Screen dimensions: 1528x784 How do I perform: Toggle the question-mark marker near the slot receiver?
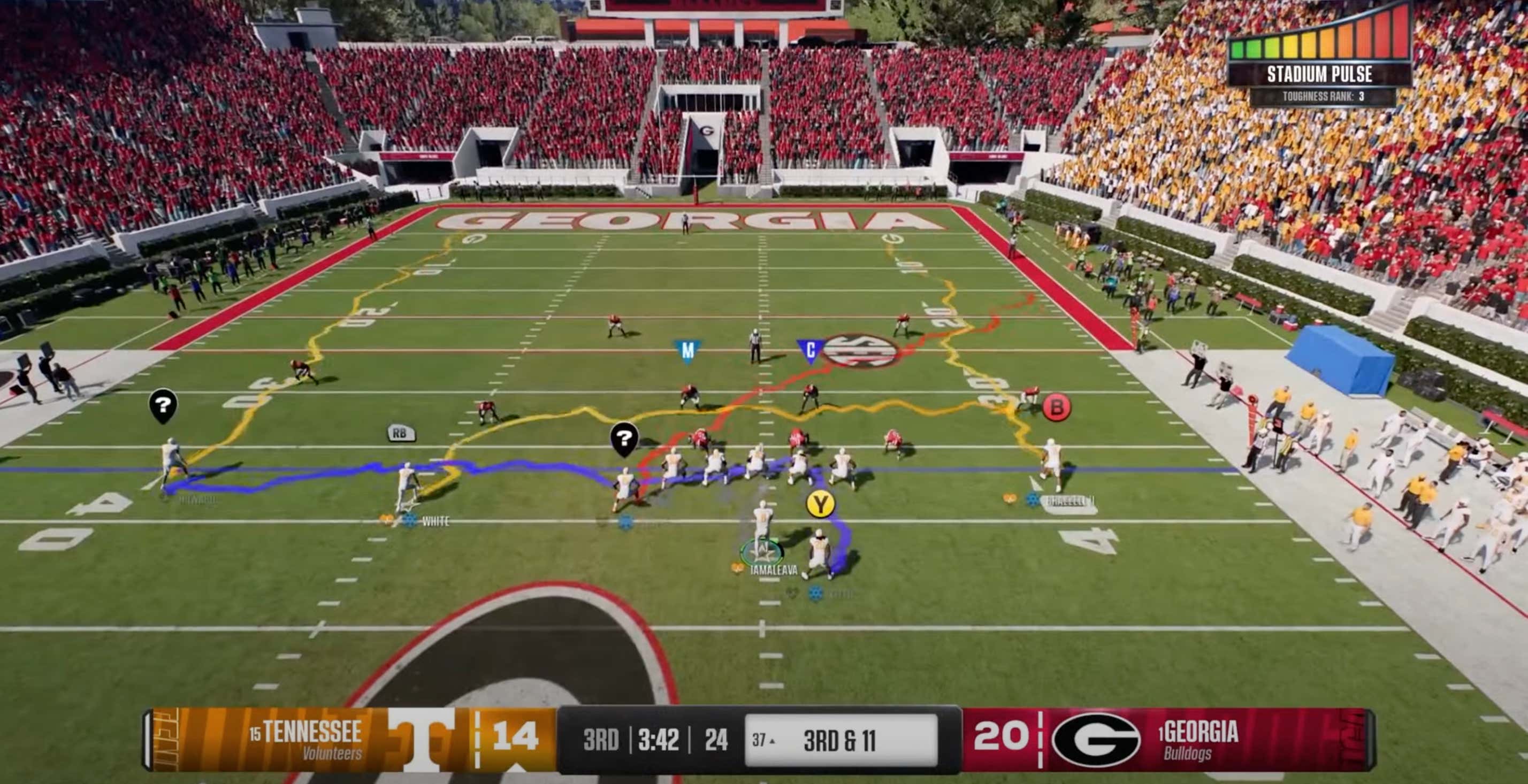point(624,440)
